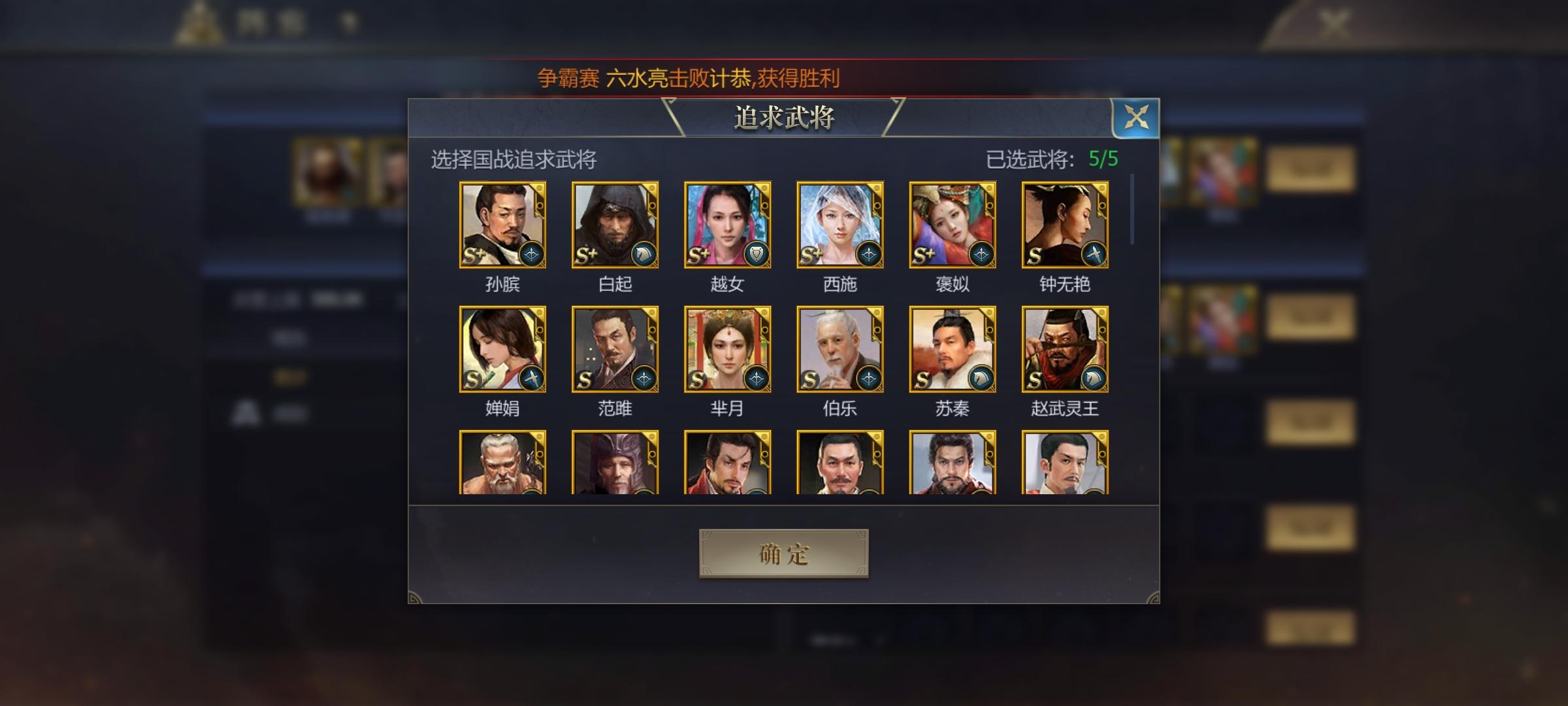Click the bow badge on 范雎's card

[644, 378]
